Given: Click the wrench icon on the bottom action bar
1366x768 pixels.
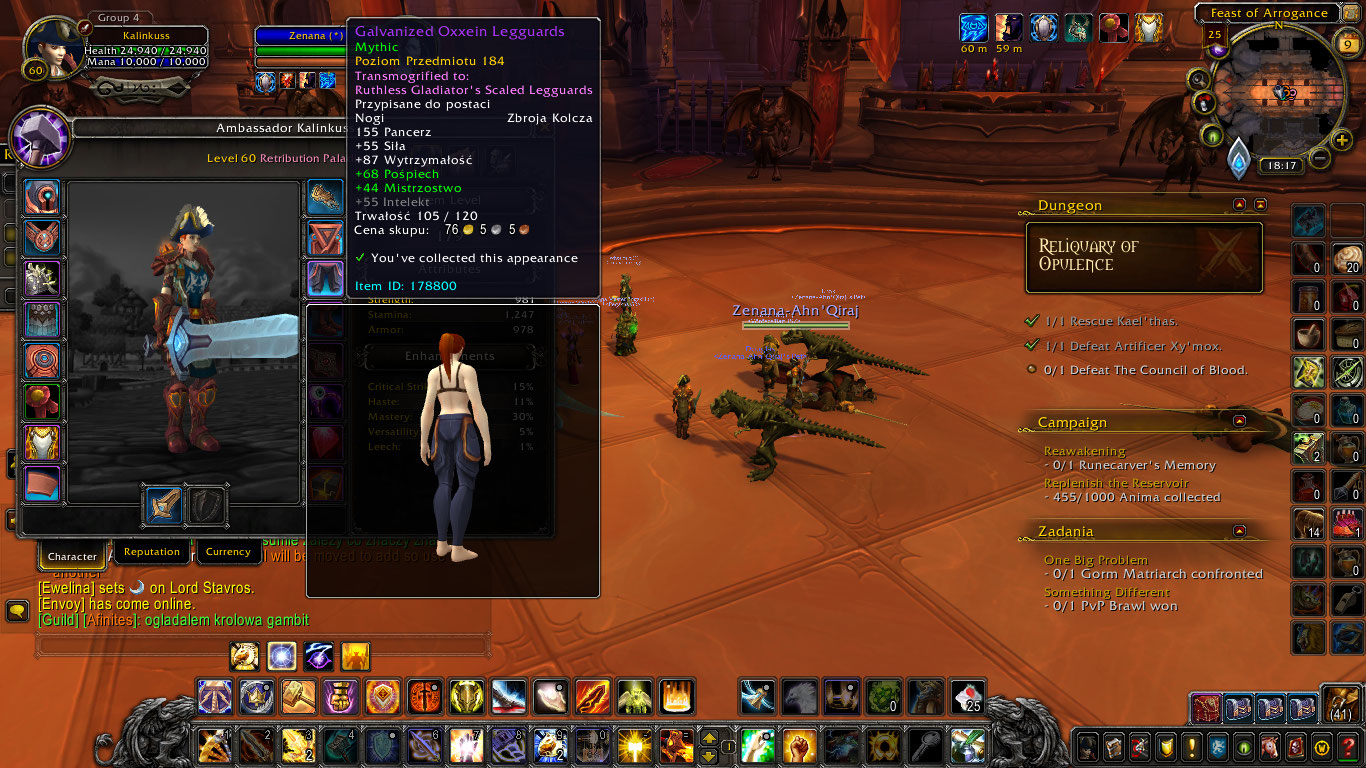Looking at the screenshot, I should pos(926,746).
